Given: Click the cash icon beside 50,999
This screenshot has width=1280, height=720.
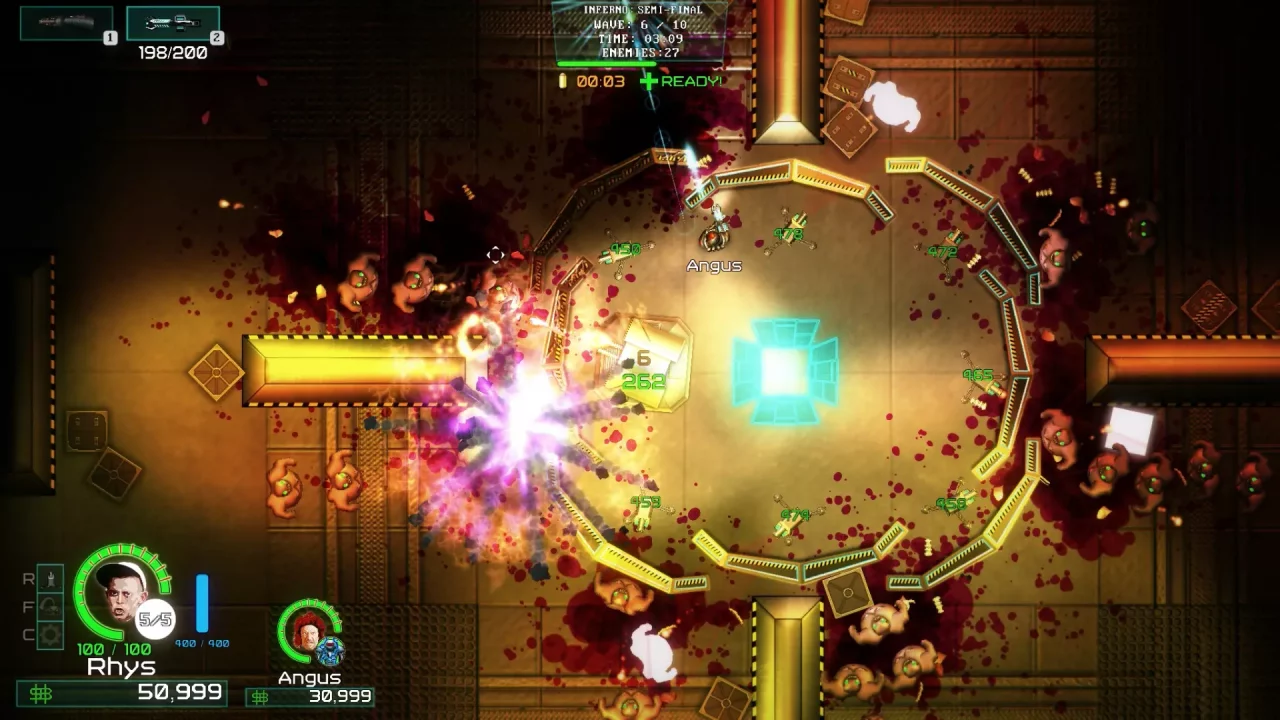Looking at the screenshot, I should point(42,691).
